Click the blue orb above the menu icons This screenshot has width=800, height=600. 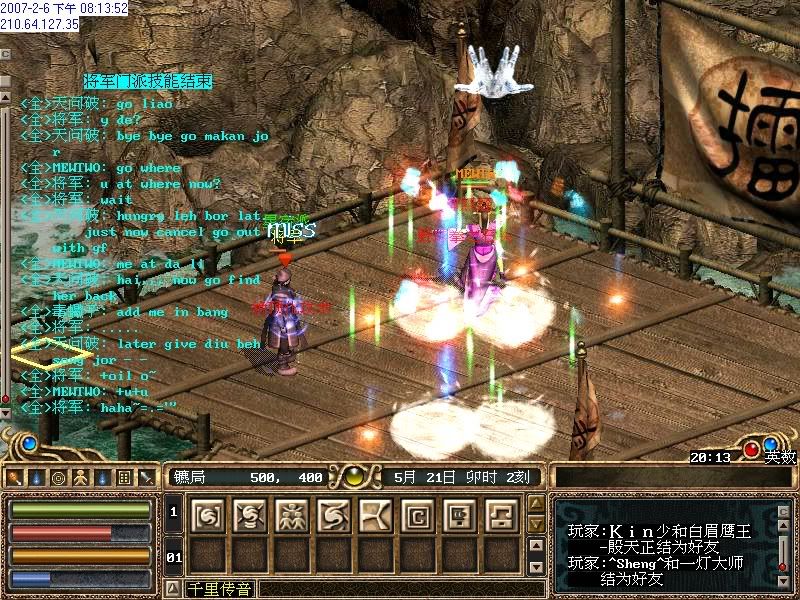click(29, 442)
